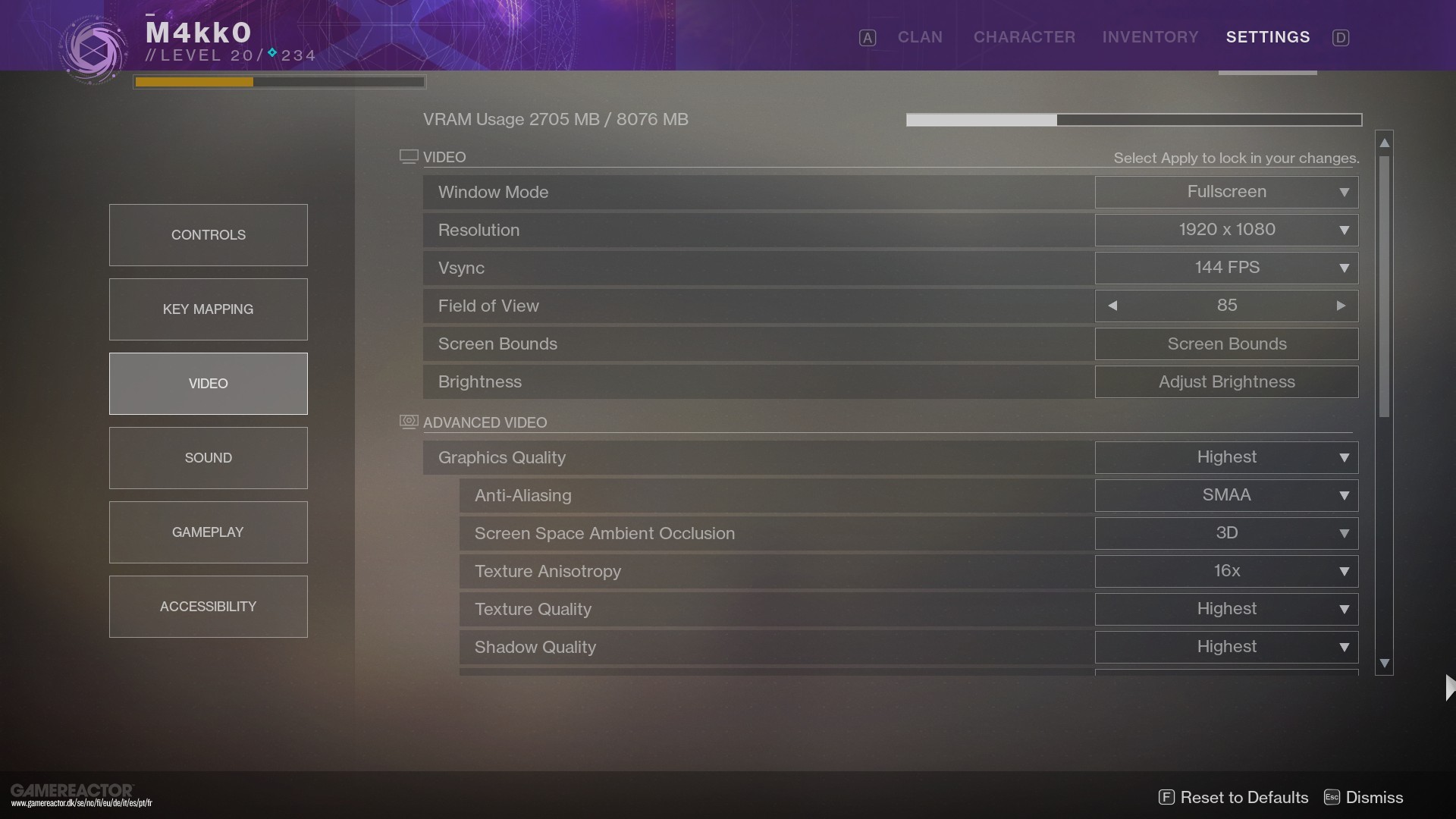Select the Sound settings section
Screen dimensions: 1456x819
(x=208, y=458)
